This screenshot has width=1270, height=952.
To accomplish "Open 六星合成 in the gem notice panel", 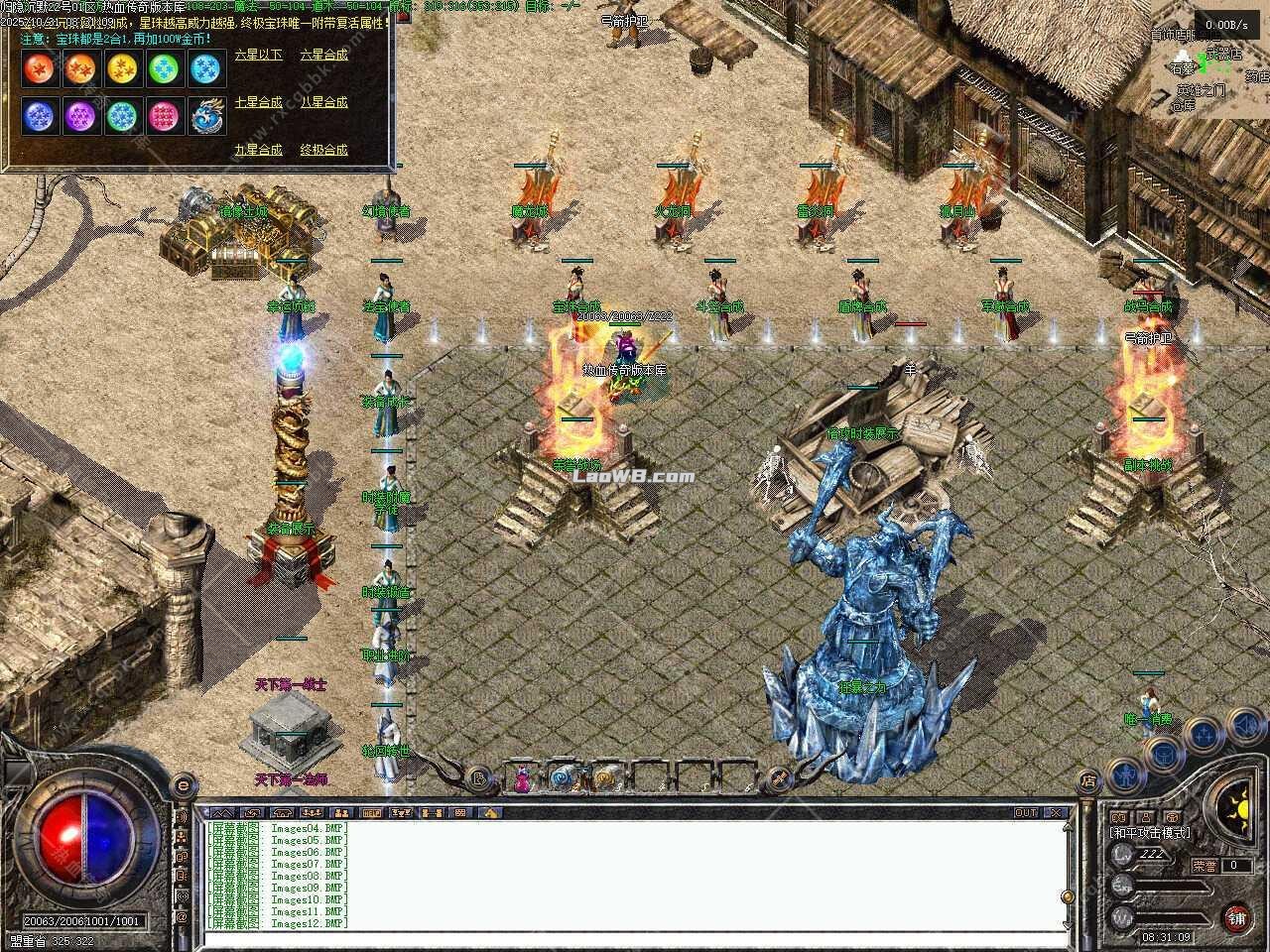I will [324, 56].
